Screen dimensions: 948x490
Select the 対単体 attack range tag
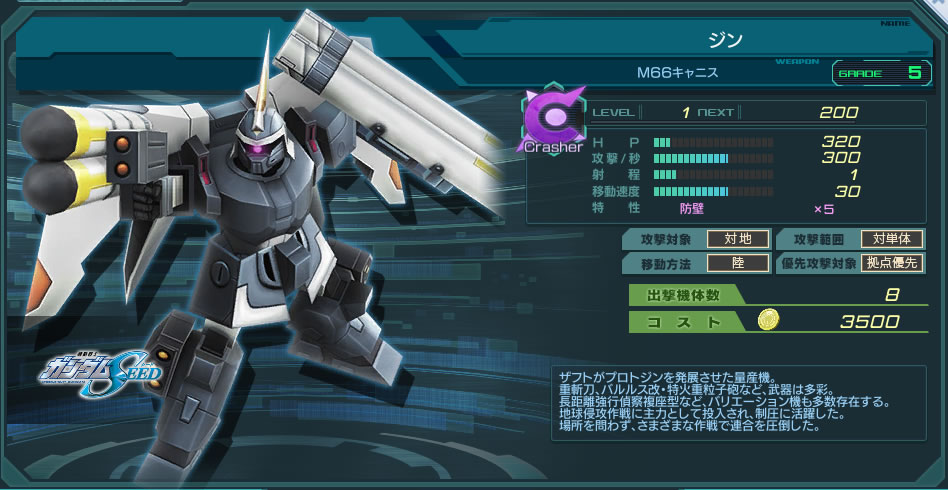click(x=892, y=239)
